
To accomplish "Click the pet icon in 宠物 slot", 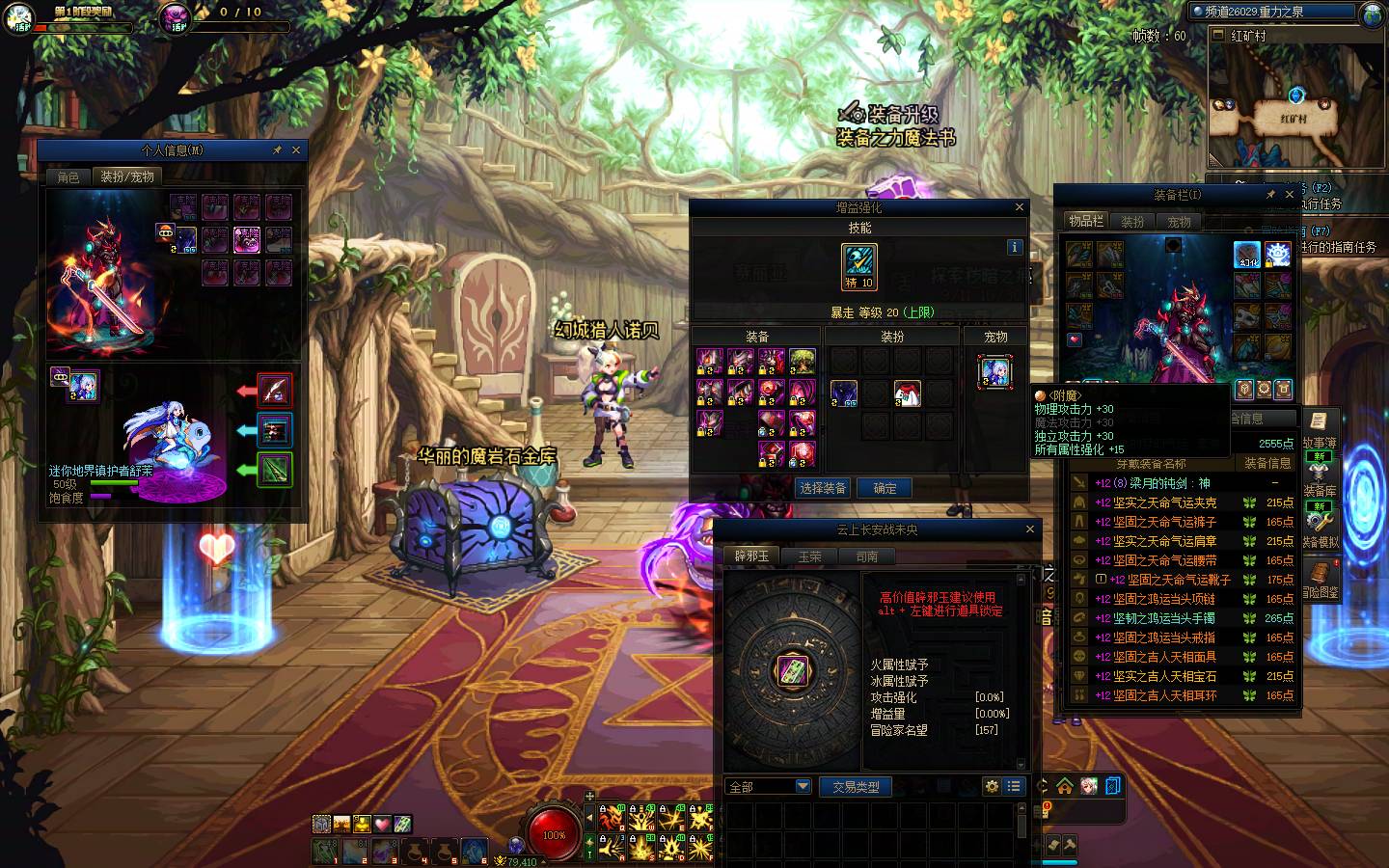I will click(994, 372).
